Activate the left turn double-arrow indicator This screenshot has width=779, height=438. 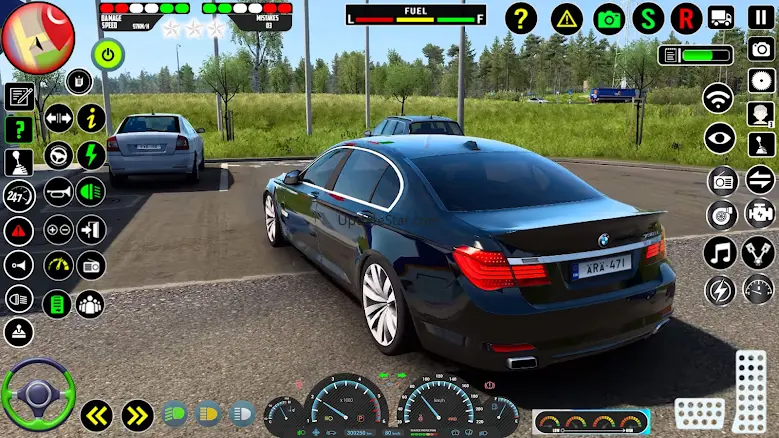click(x=96, y=414)
